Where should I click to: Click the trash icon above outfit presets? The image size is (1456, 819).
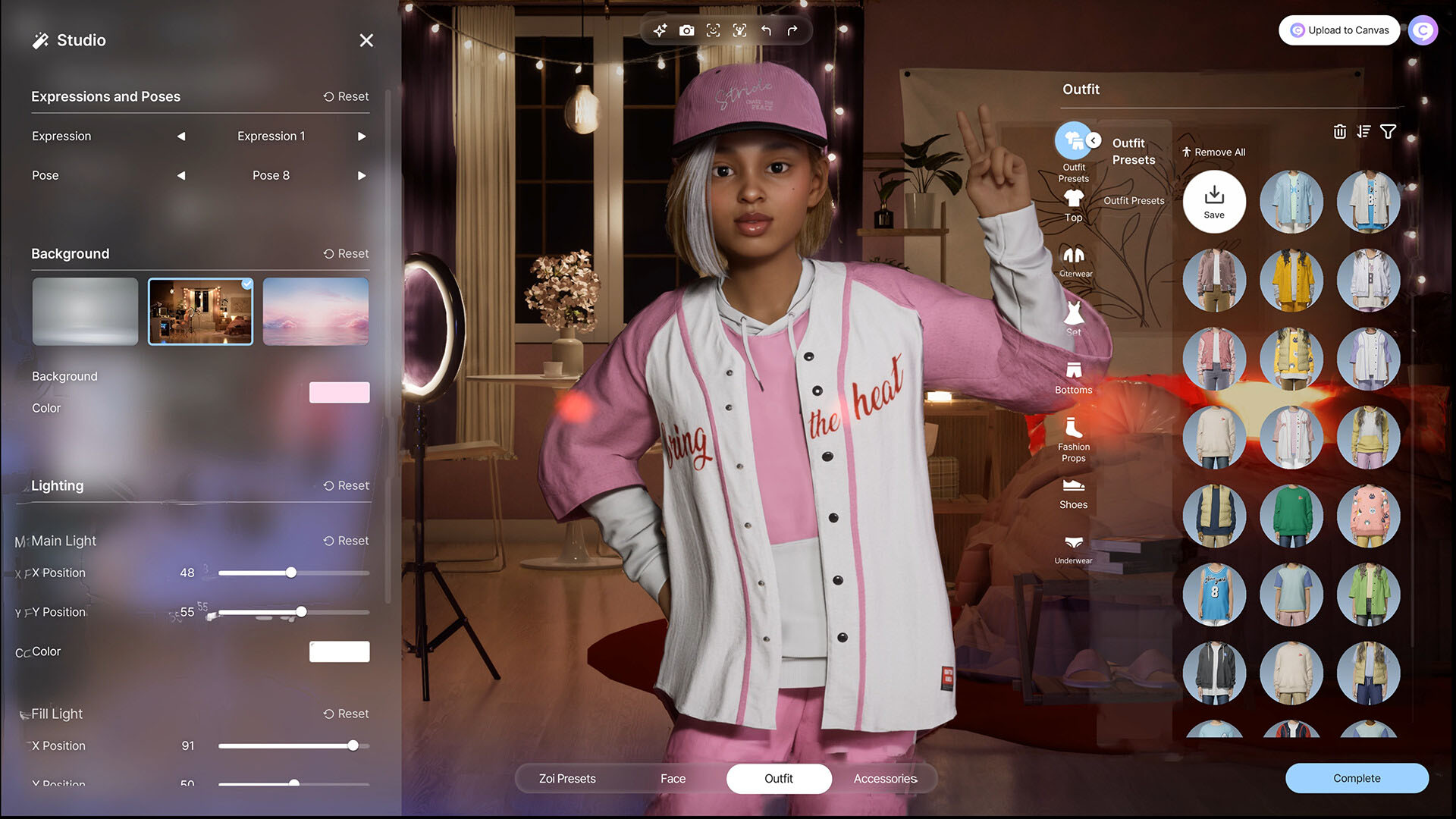pyautogui.click(x=1340, y=131)
